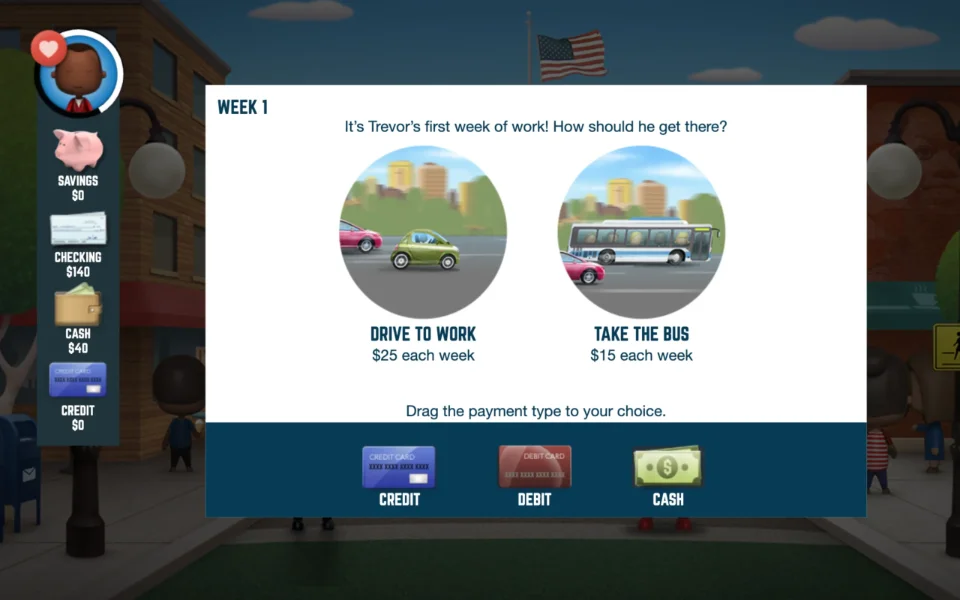Click the Savings piggy bank icon
Image resolution: width=960 pixels, height=600 pixels.
tap(78, 150)
